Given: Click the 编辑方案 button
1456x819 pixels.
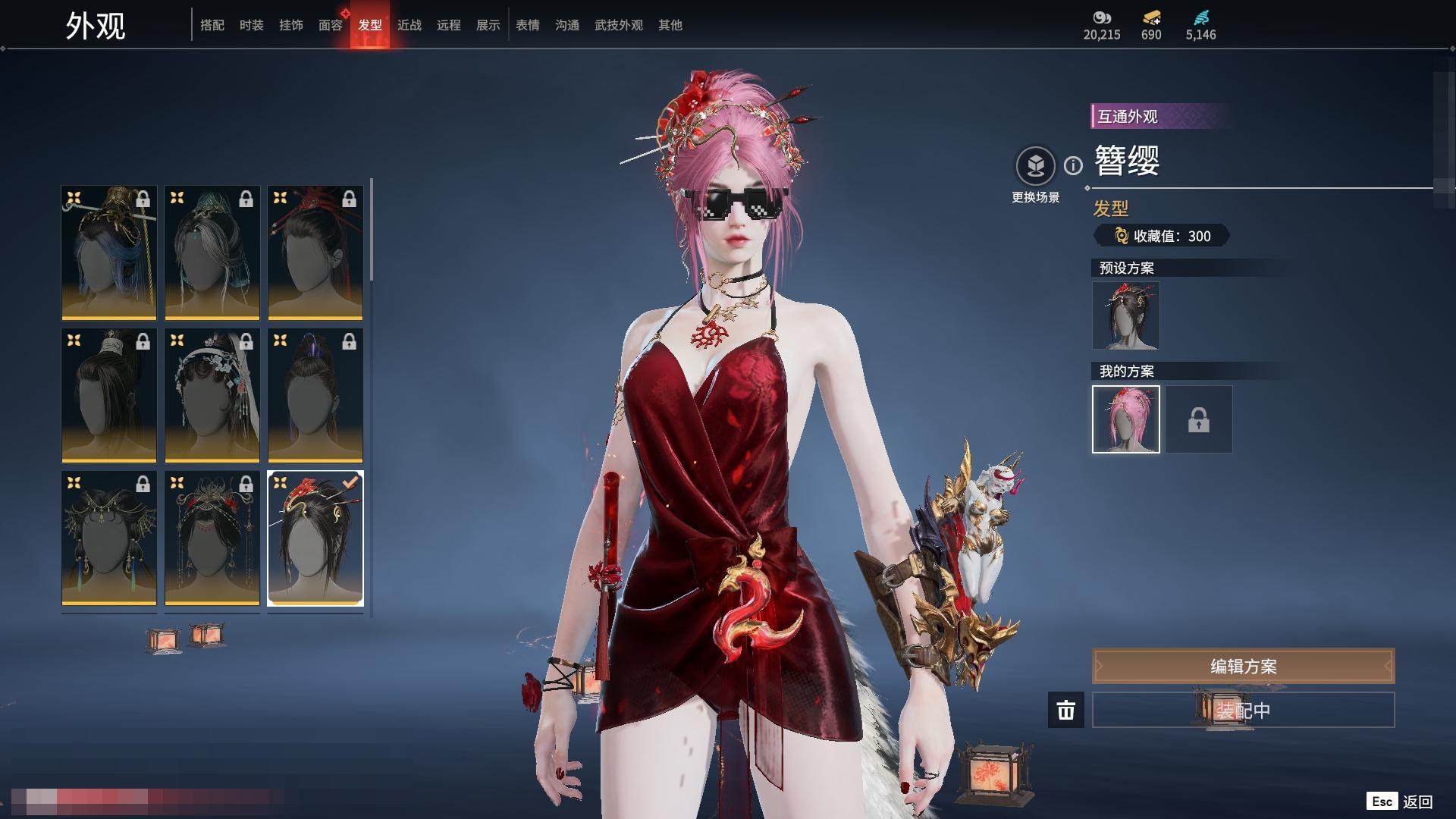Looking at the screenshot, I should (1243, 667).
